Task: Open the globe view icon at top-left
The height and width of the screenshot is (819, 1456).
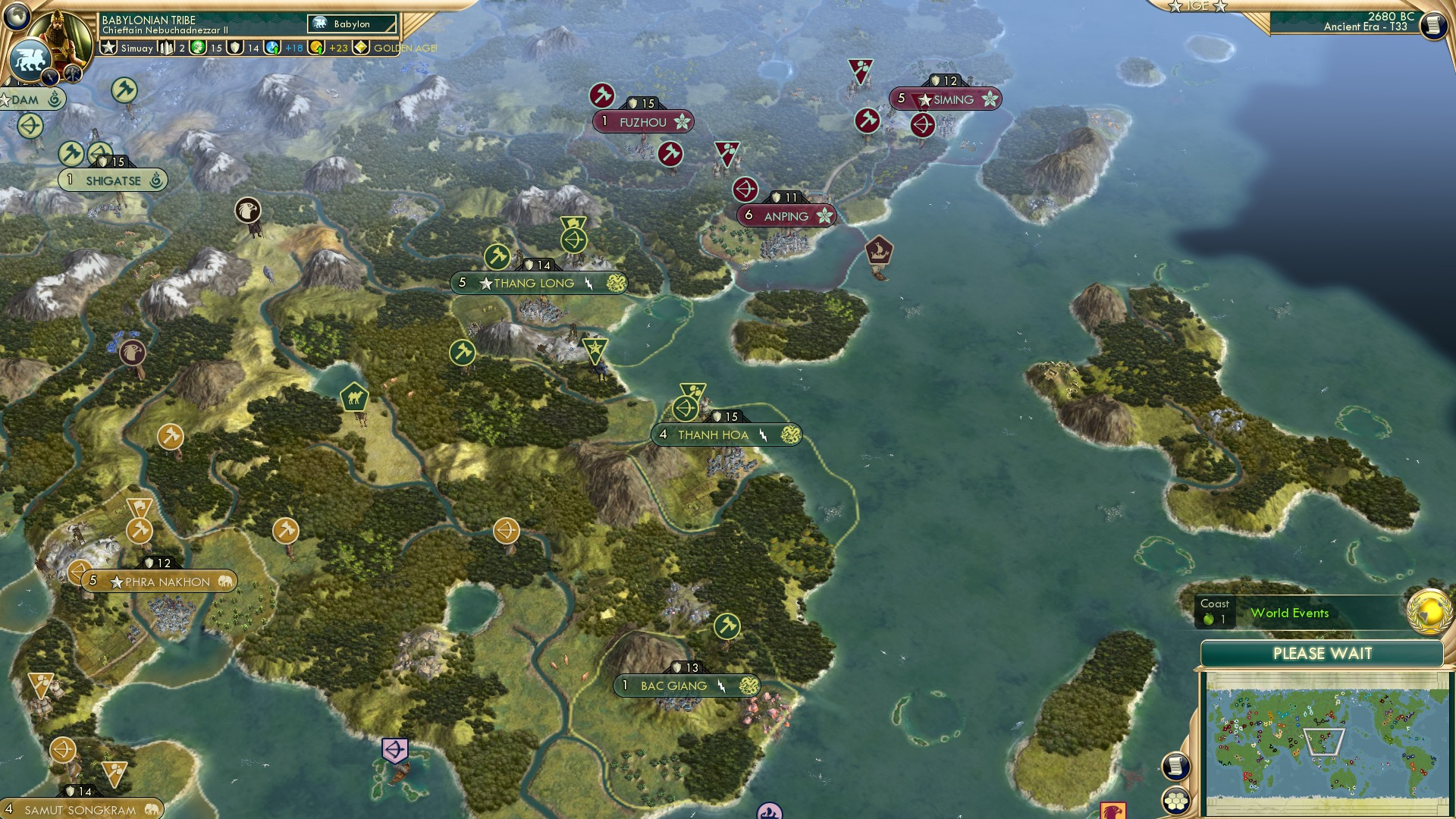Action: (15, 17)
